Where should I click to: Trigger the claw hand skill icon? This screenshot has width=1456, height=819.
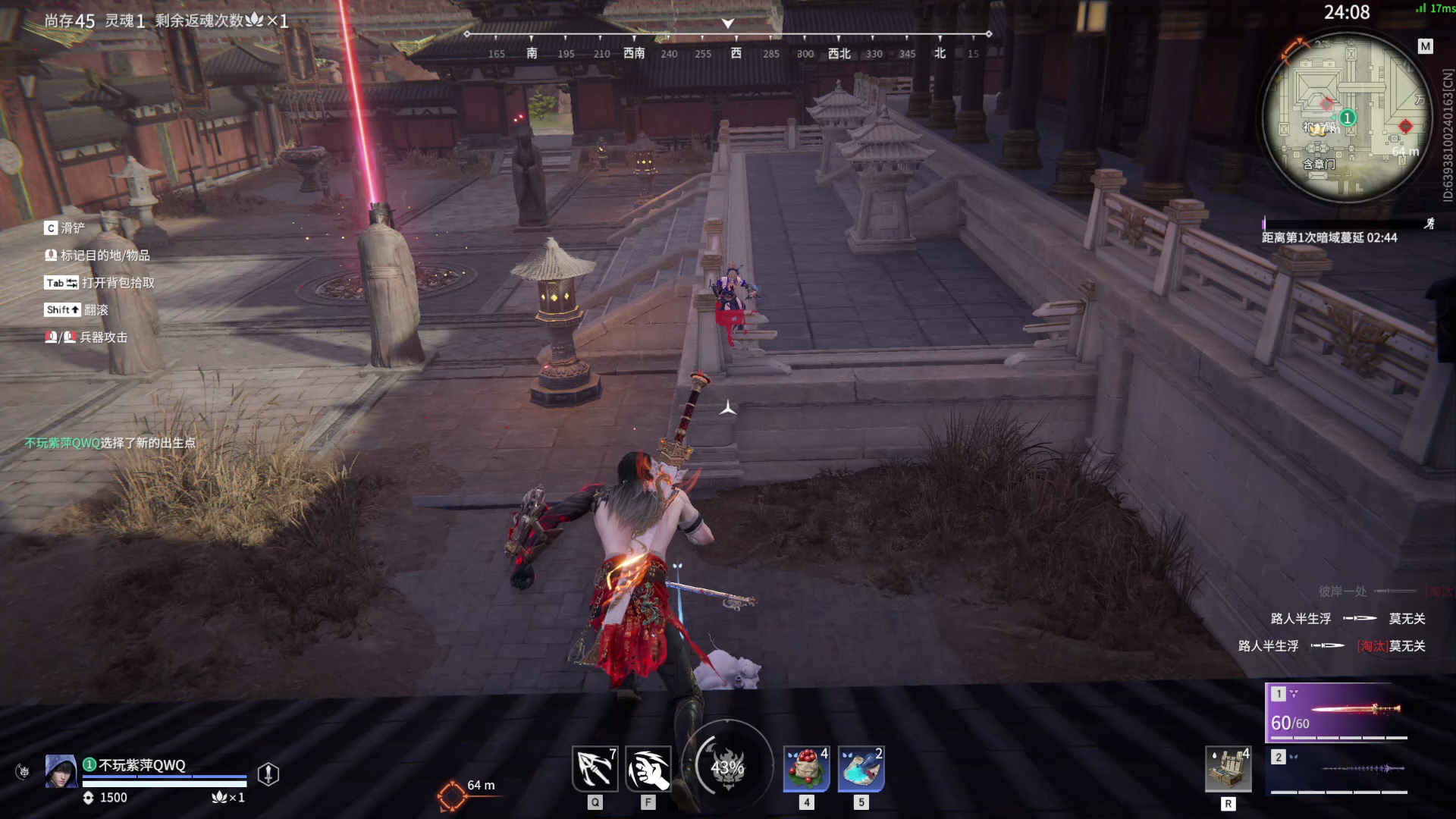click(648, 769)
